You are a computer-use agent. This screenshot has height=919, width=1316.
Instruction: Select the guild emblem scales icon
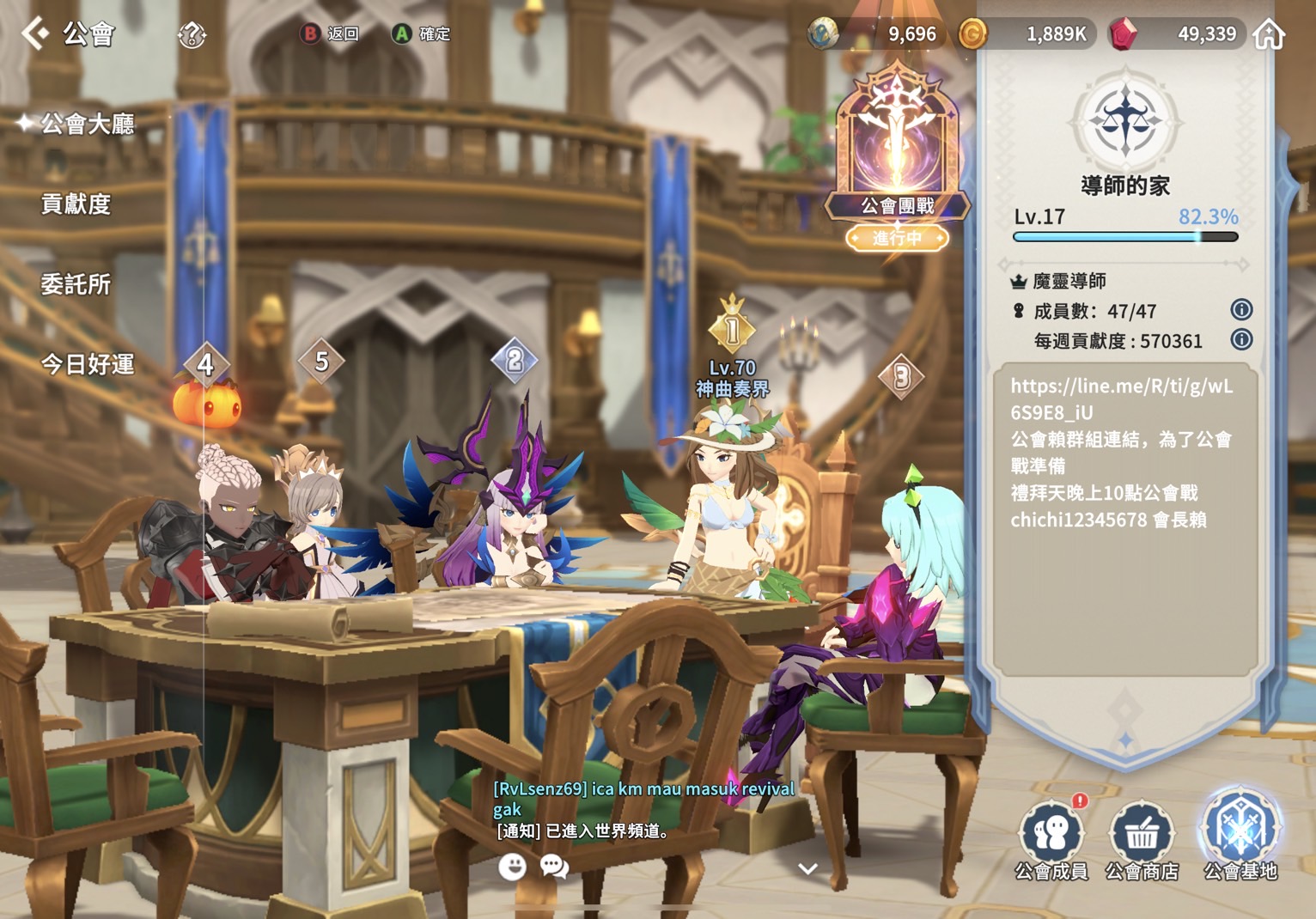click(1125, 121)
